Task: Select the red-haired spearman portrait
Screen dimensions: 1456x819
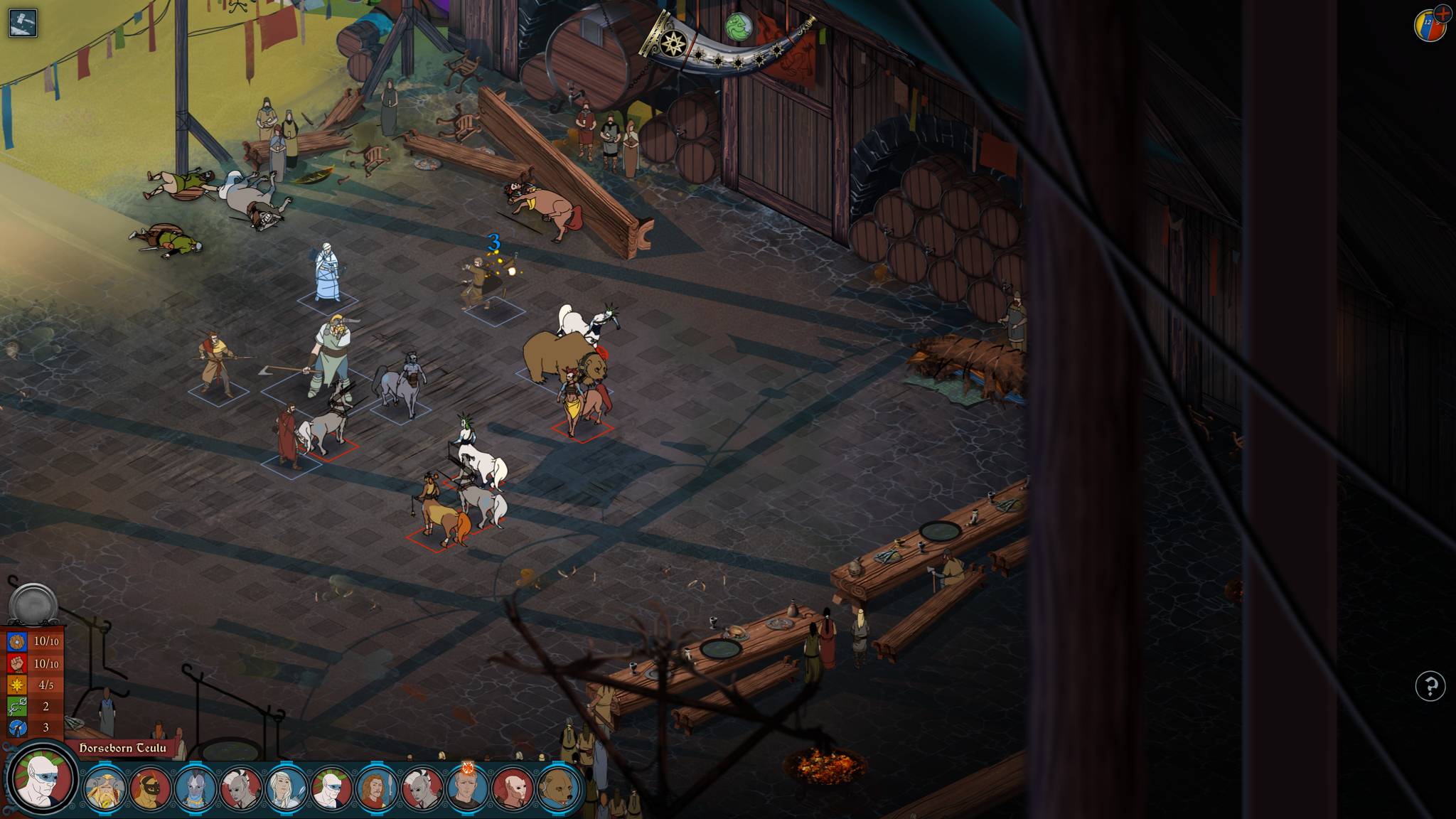Action: click(x=377, y=788)
